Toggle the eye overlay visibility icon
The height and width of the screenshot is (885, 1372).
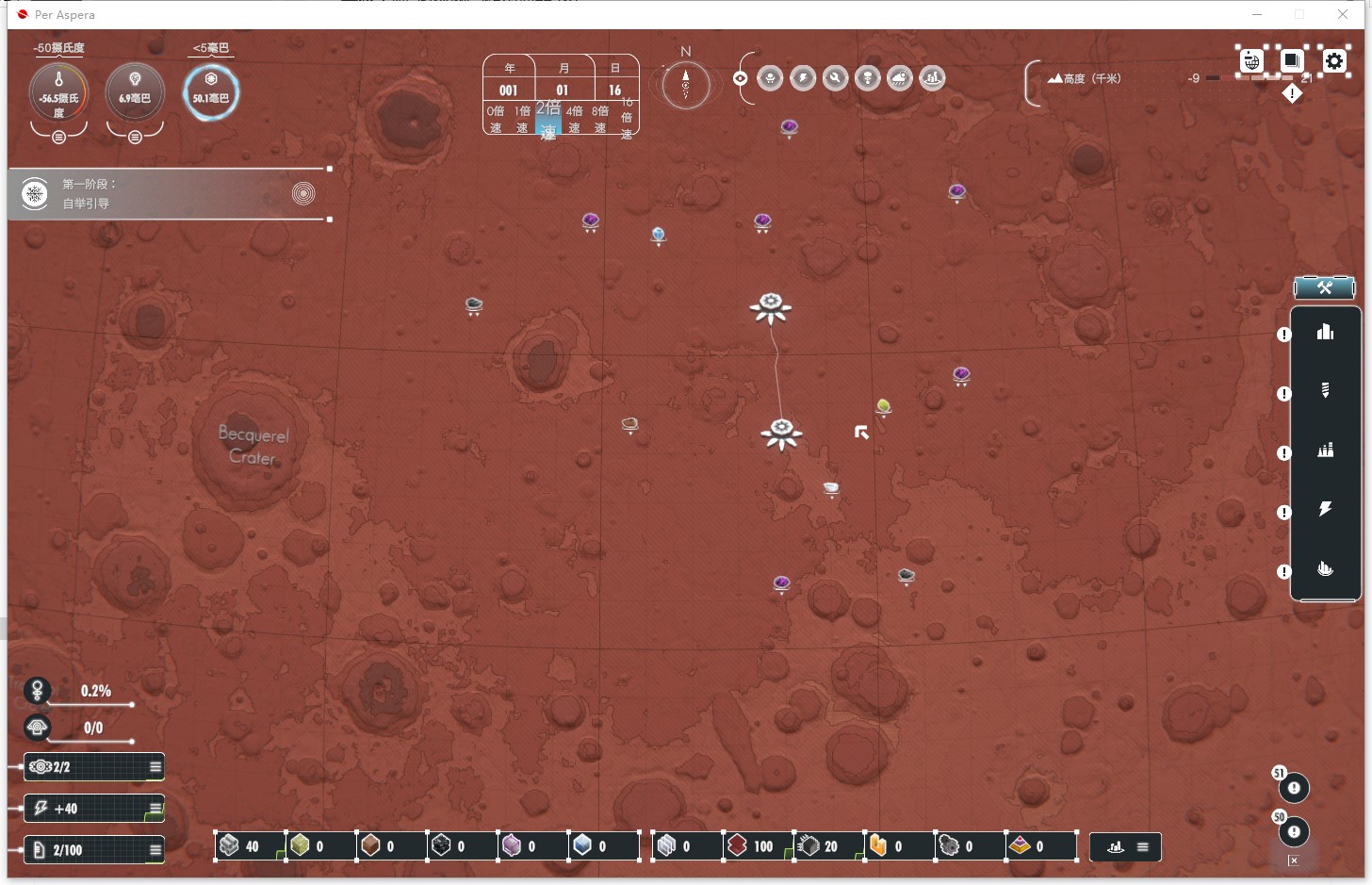(x=741, y=78)
